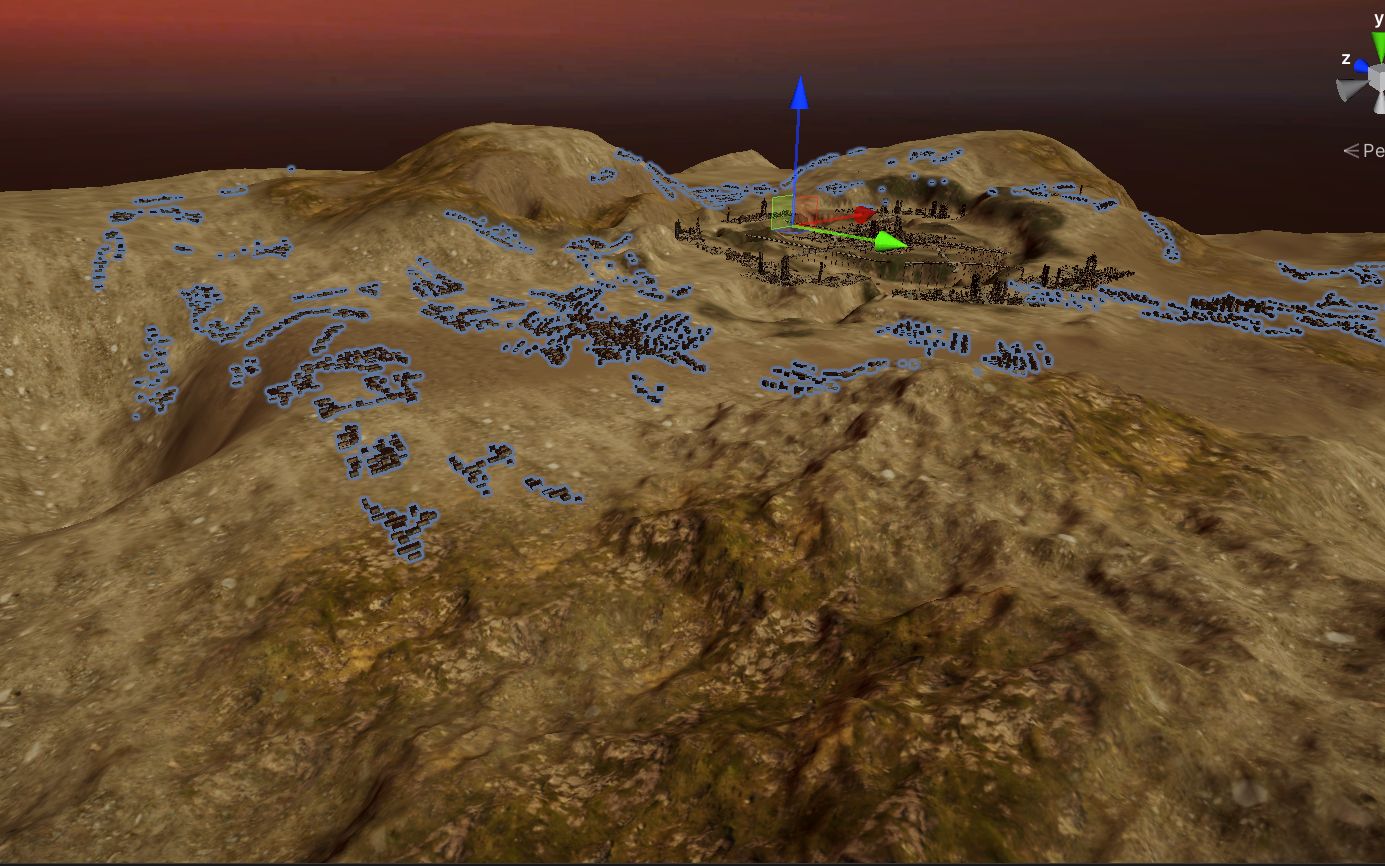
Task: Click the small arrow beside the Pers label
Action: click(x=1353, y=149)
